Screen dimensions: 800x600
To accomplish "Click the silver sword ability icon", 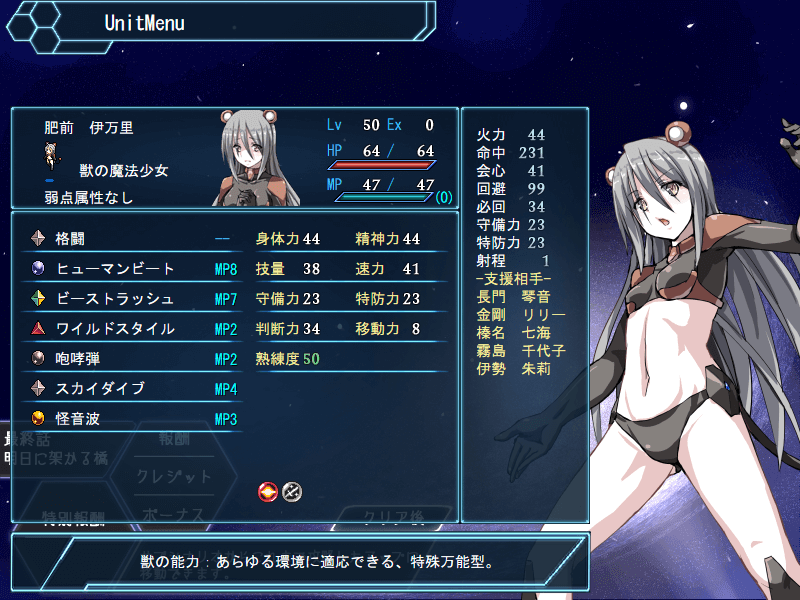I will click(291, 491).
